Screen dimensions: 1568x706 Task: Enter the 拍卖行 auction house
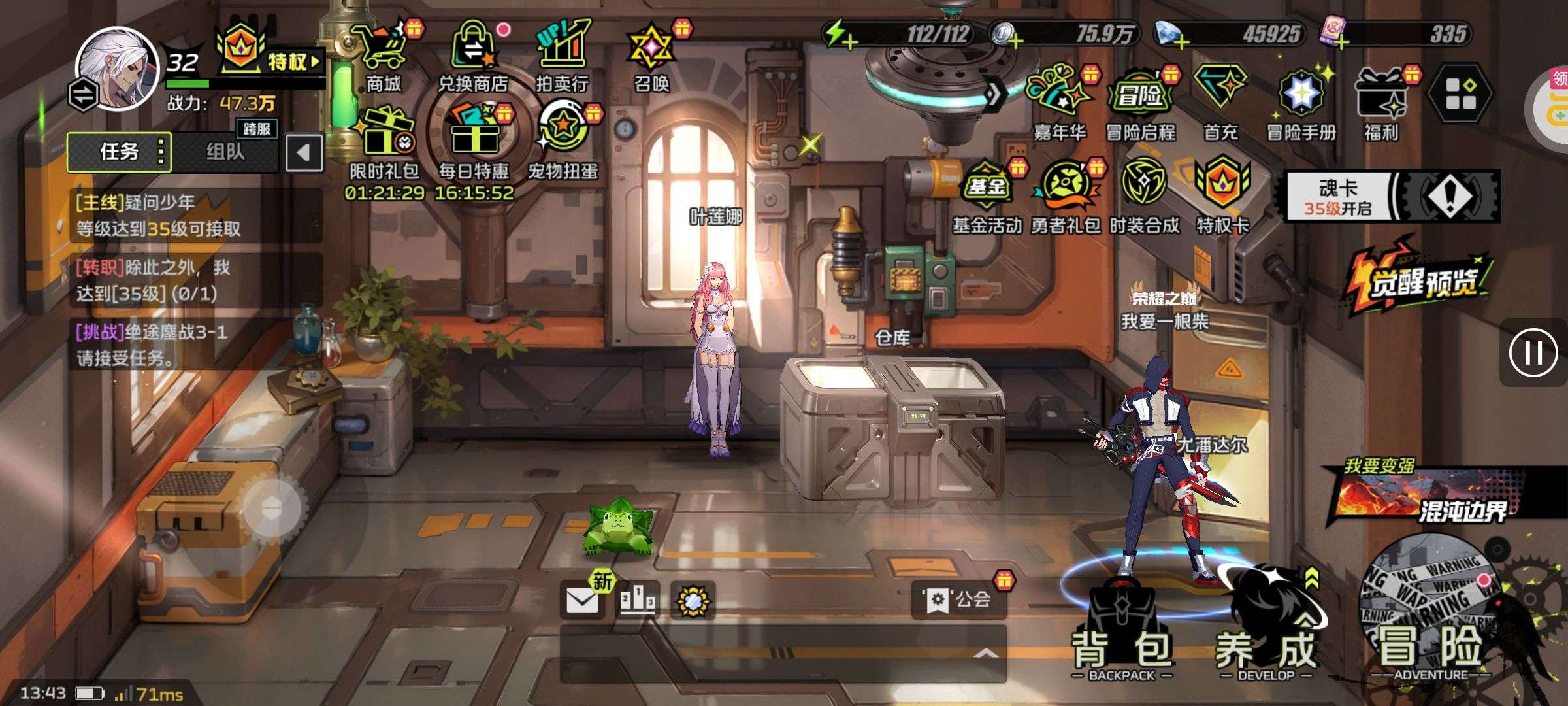click(x=562, y=55)
